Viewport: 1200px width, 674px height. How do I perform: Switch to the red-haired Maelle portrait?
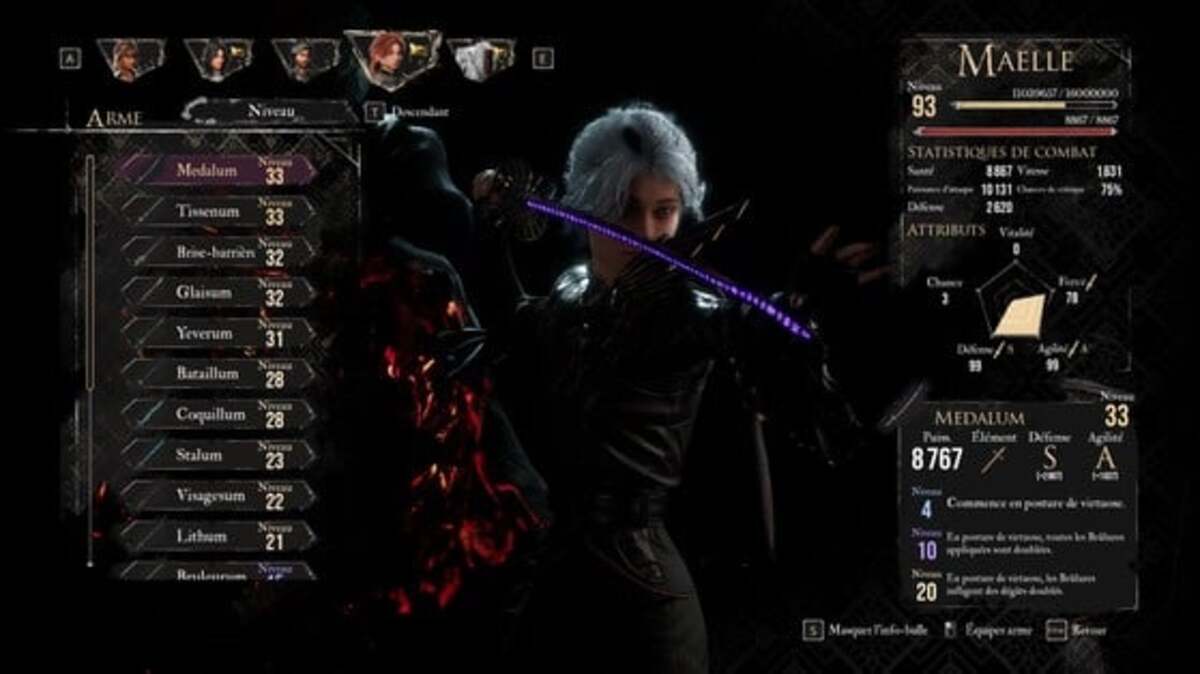coord(390,60)
